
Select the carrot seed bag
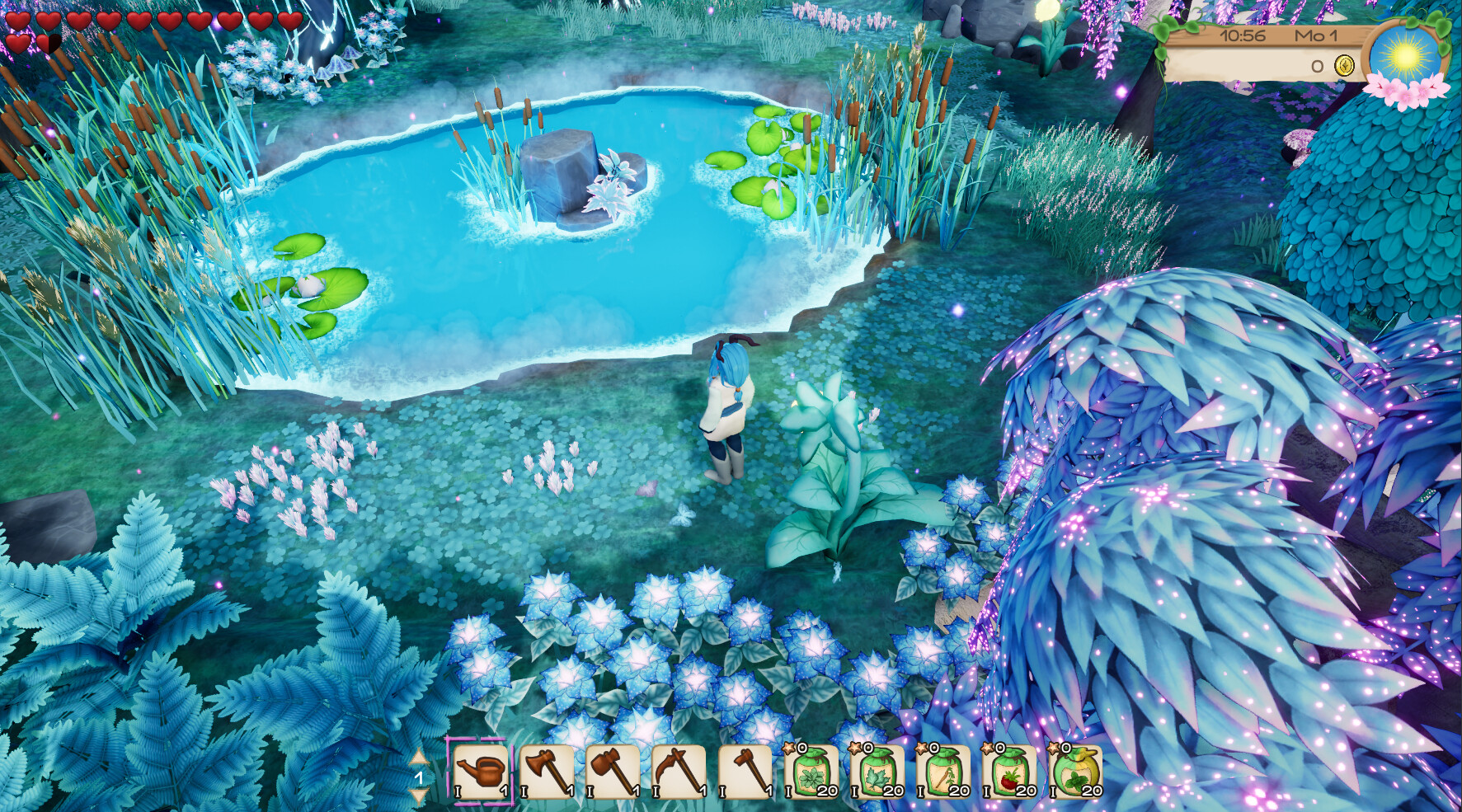946,773
